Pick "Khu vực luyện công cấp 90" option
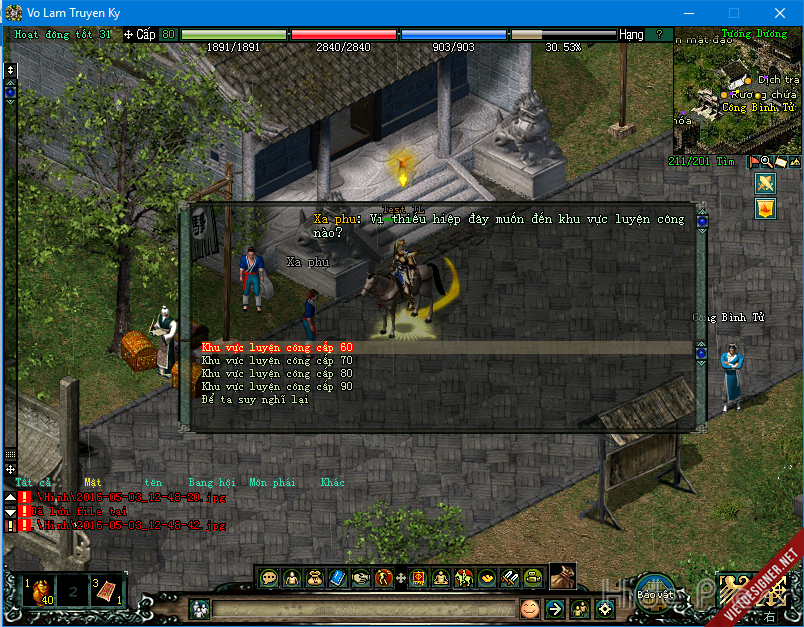This screenshot has height=627, width=804. point(277,386)
